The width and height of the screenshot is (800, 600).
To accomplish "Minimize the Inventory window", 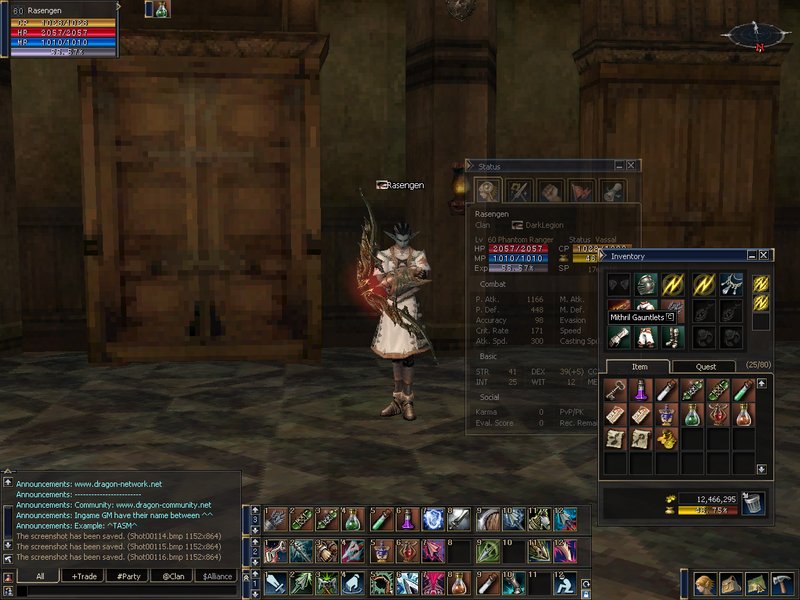I will [x=751, y=256].
